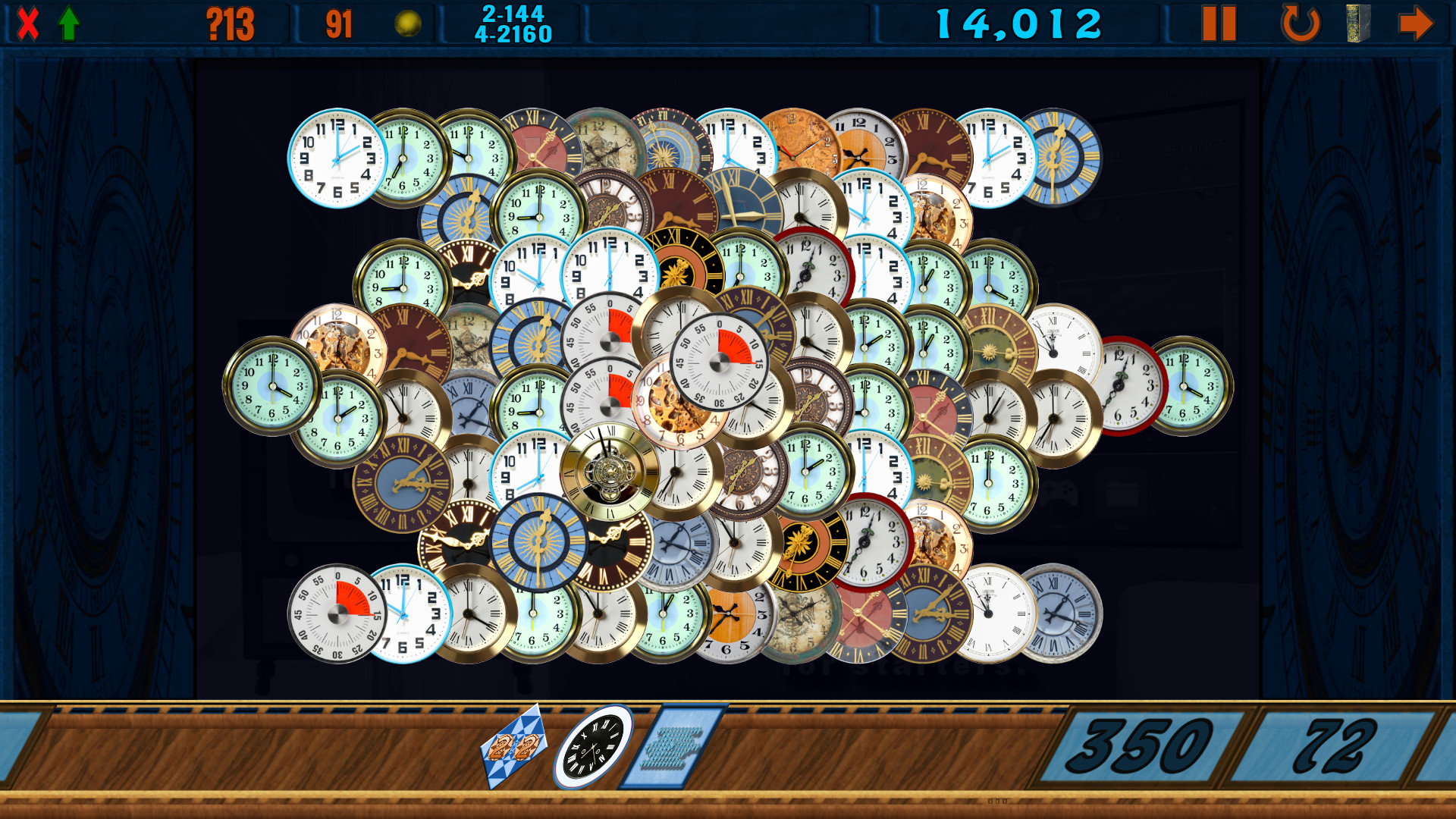This screenshot has height=819, width=1456.
Task: Click the orange 91 counter on the top bar
Action: (x=339, y=22)
